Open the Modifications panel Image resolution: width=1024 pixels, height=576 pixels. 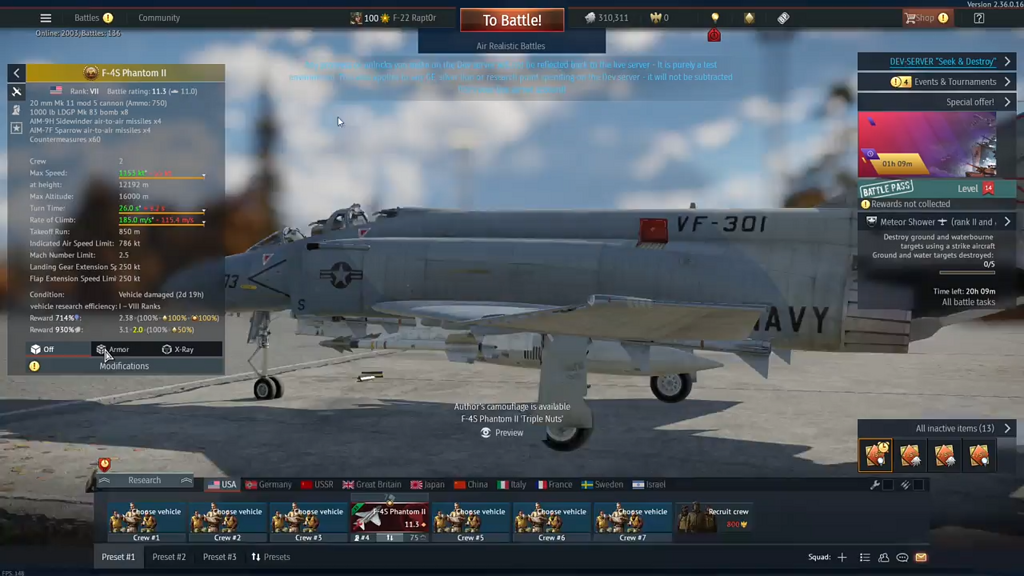[x=124, y=366]
